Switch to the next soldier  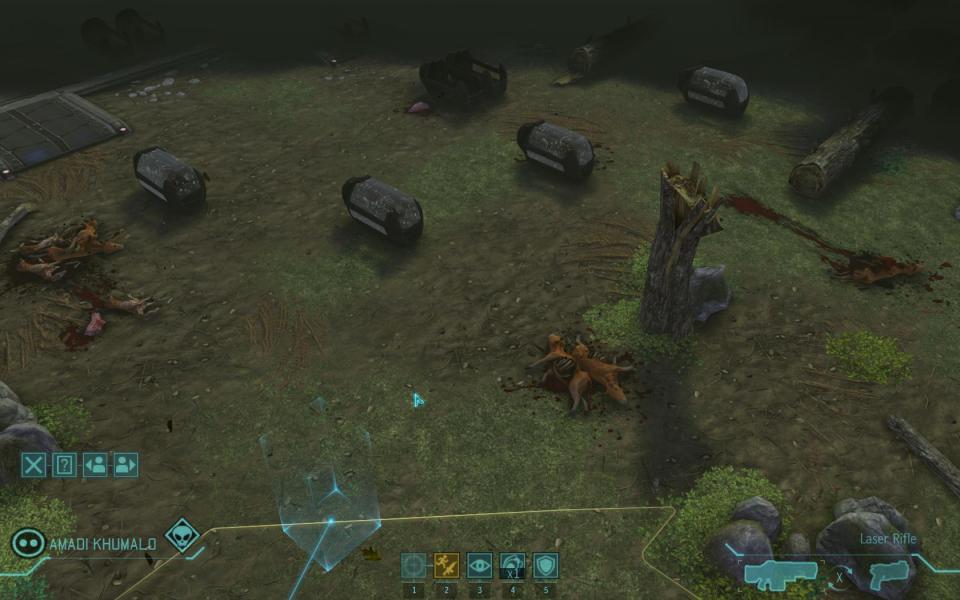click(x=125, y=465)
